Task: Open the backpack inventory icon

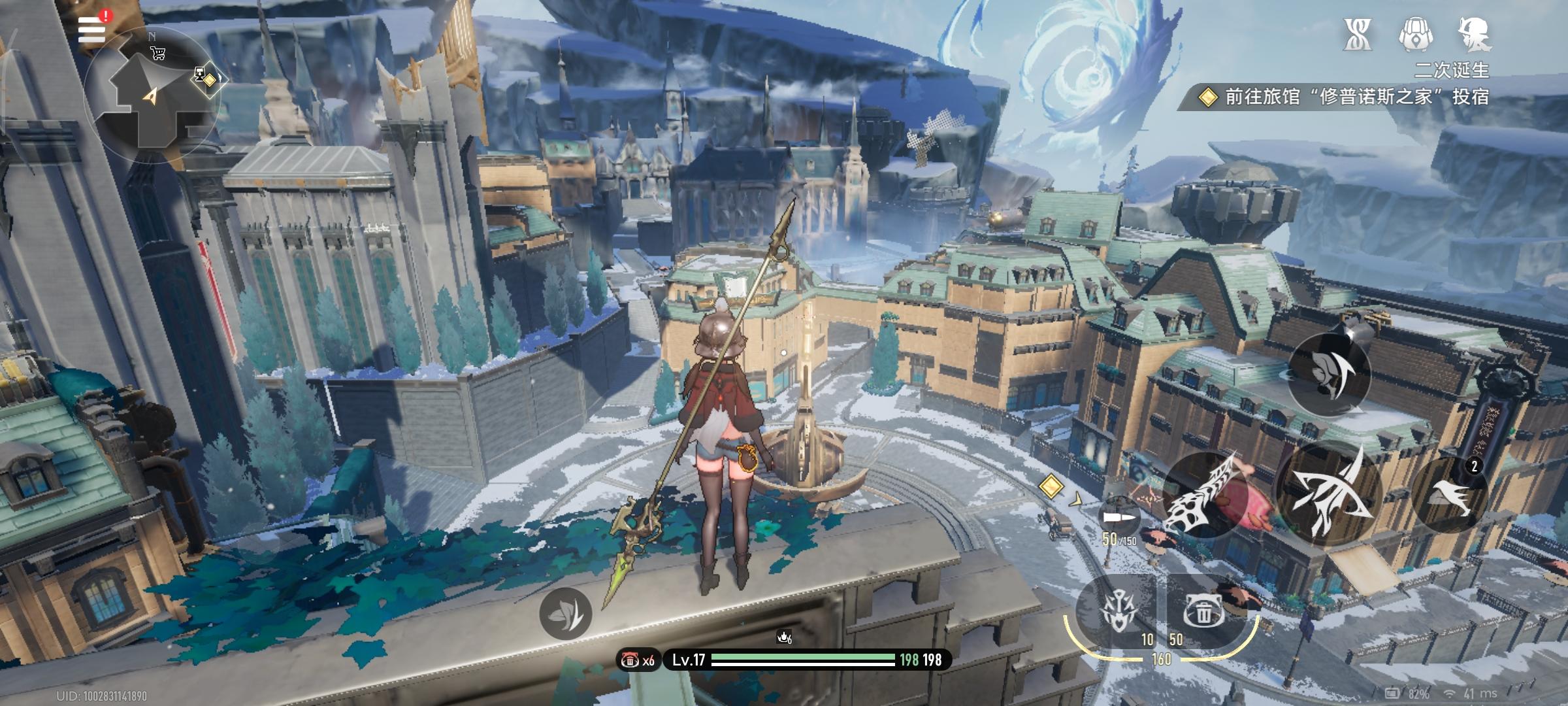Action: coord(1416,34)
